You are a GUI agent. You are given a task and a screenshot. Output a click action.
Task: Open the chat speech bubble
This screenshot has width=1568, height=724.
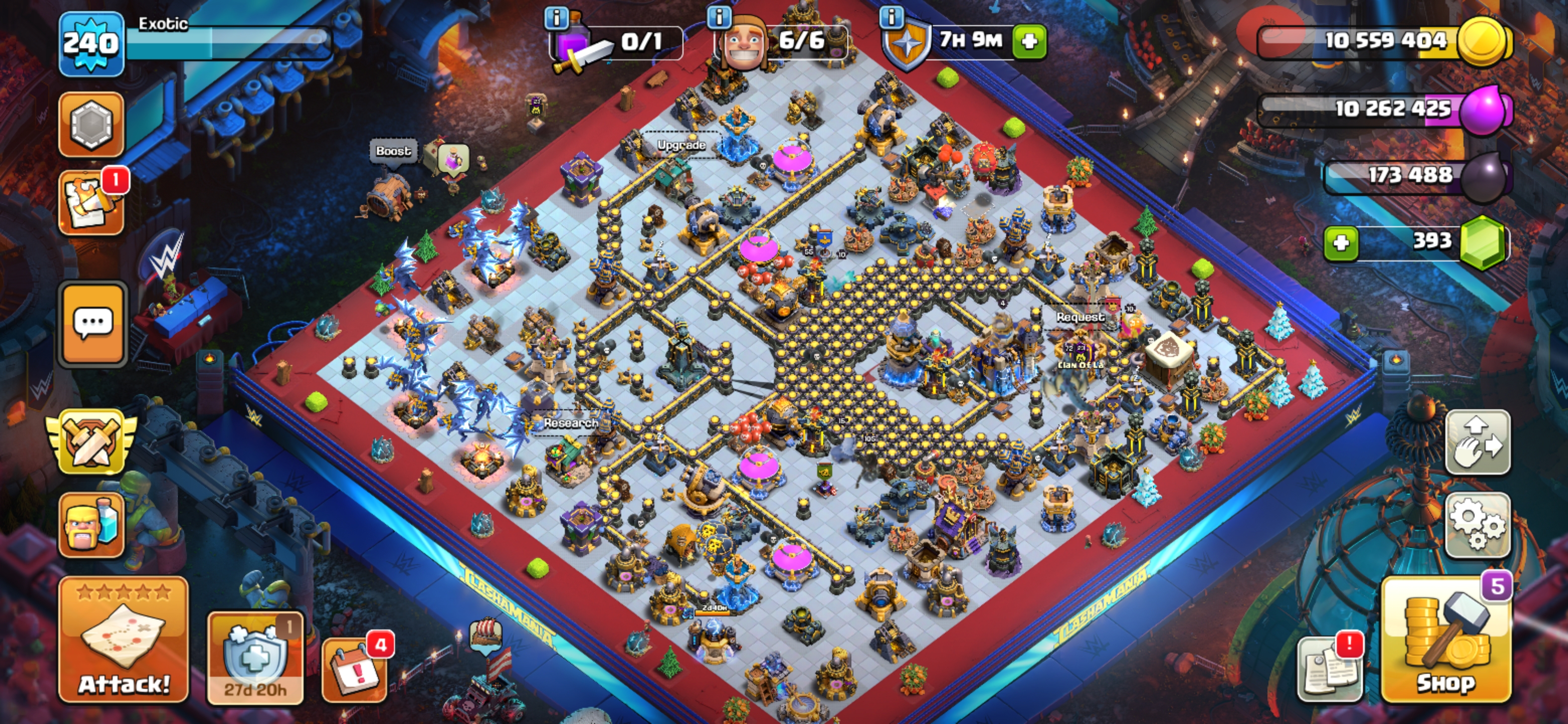[x=92, y=324]
